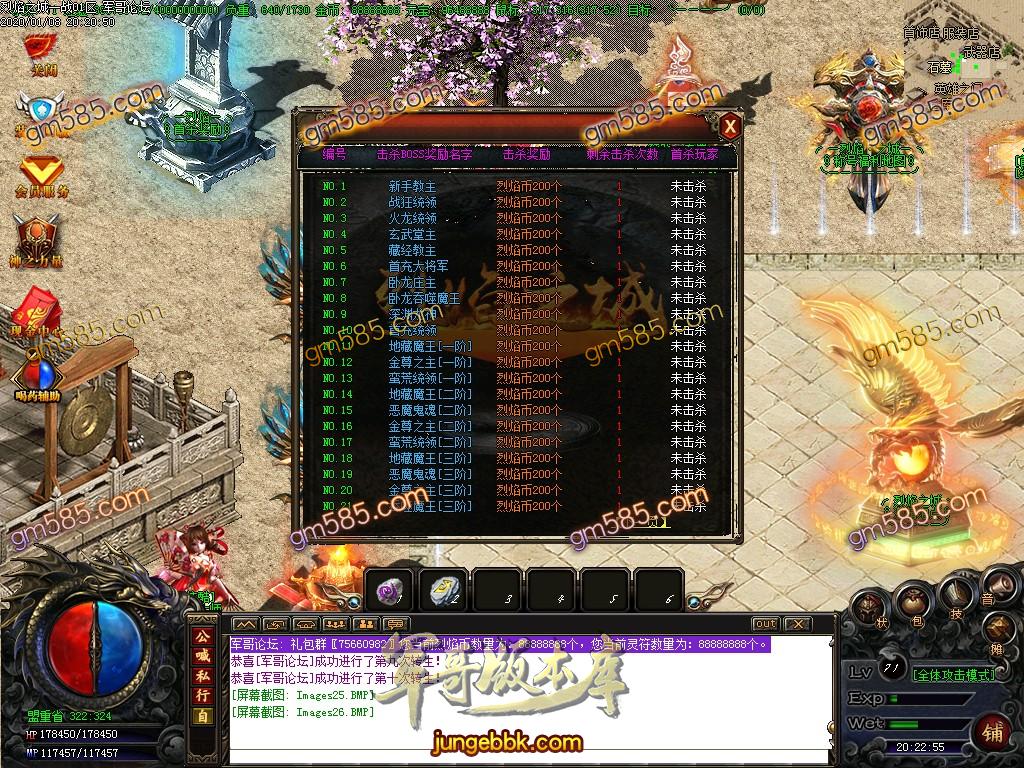The height and width of the screenshot is (768, 1024).
Task: Close the boss kill reward window
Action: point(730,126)
